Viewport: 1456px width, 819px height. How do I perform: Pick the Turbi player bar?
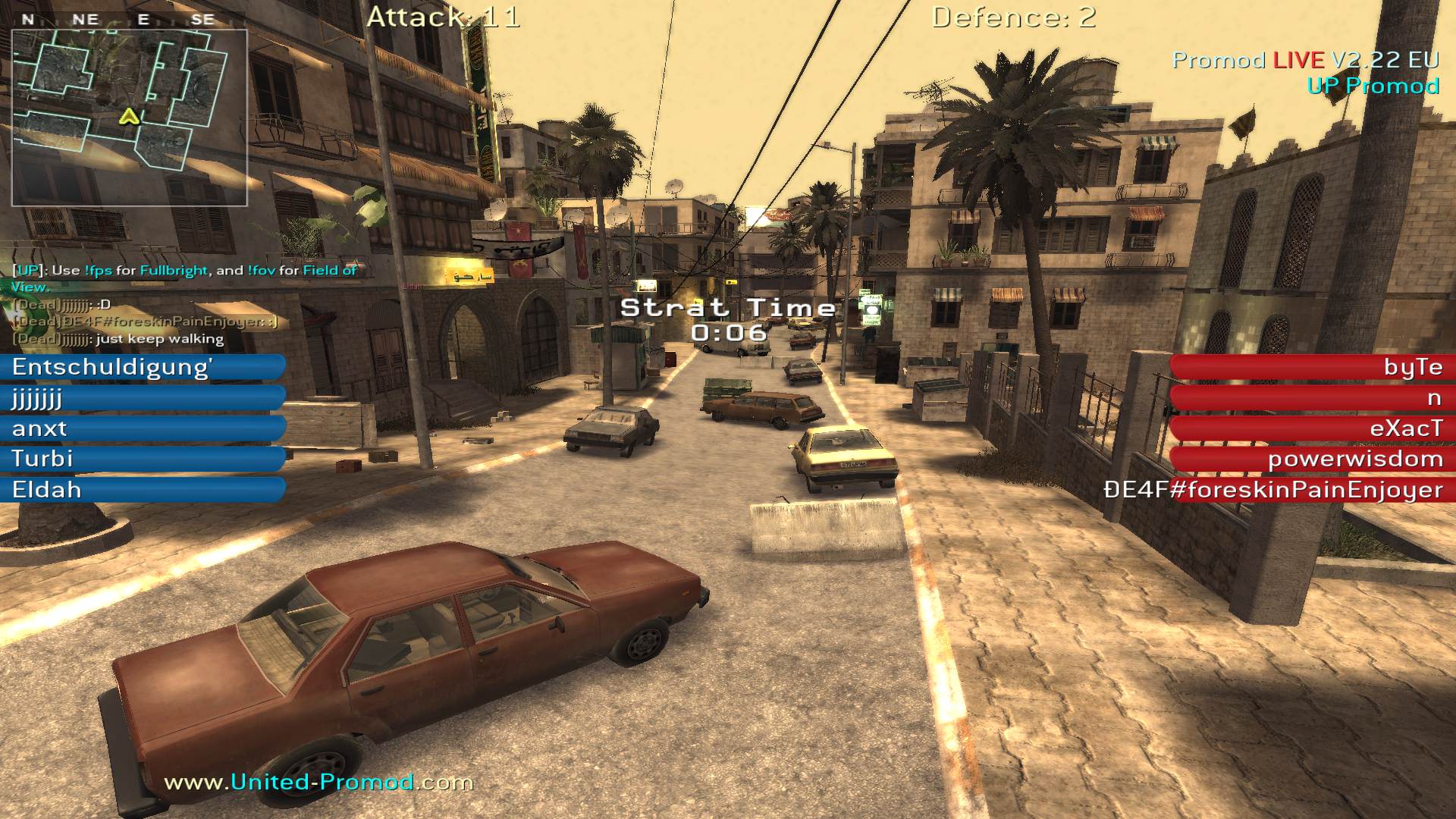(143, 459)
